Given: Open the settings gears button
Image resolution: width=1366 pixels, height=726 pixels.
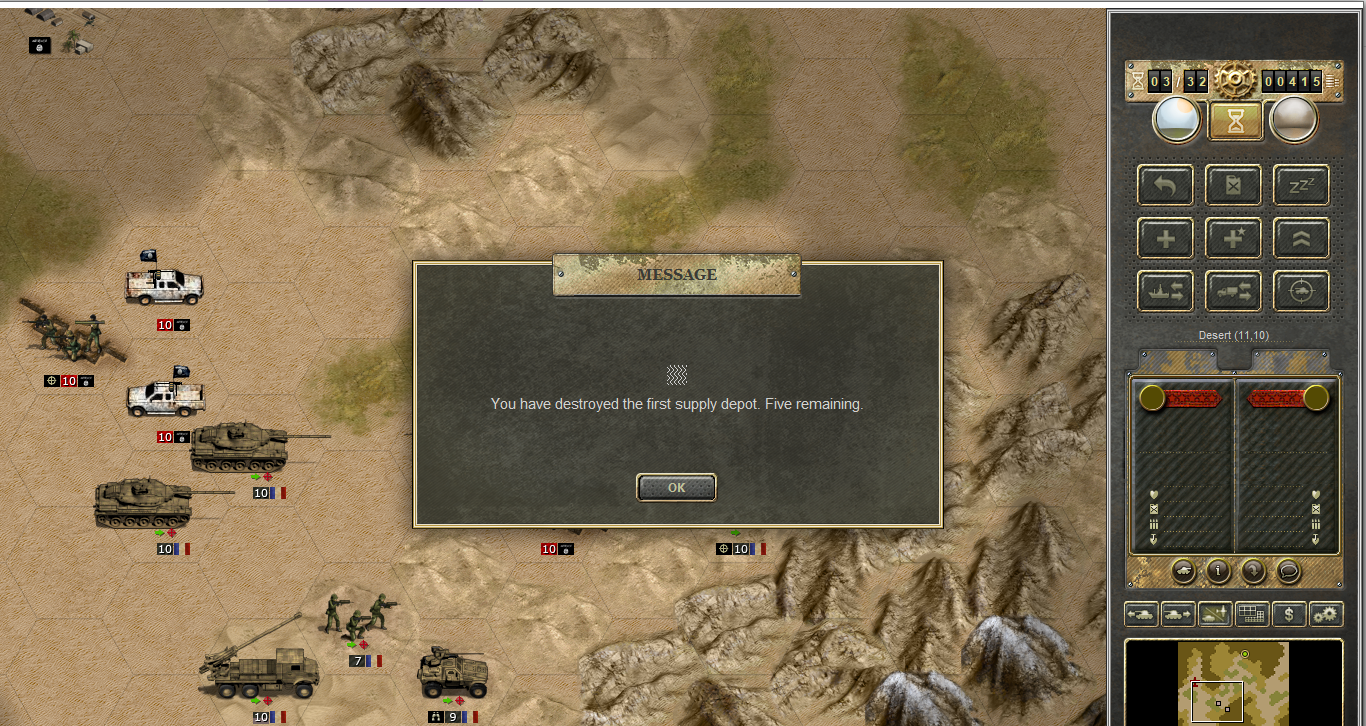Looking at the screenshot, I should (x=1326, y=614).
